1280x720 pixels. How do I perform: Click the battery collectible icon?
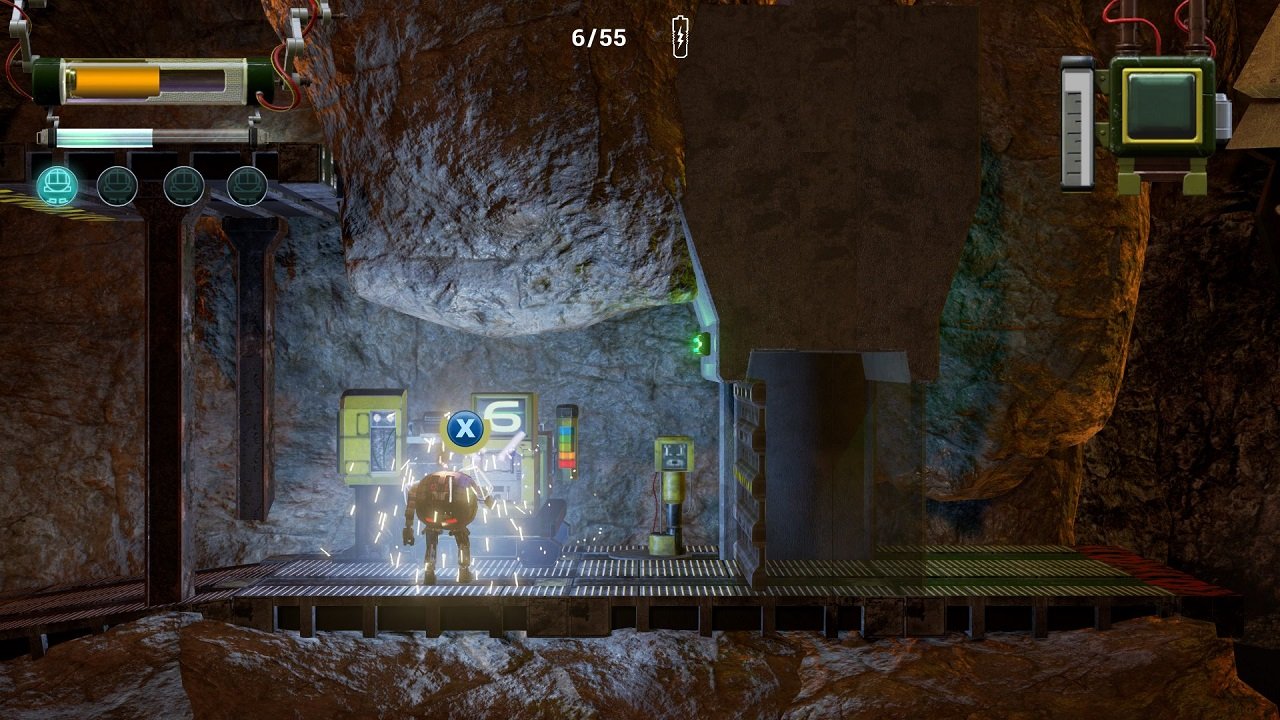pyautogui.click(x=680, y=37)
